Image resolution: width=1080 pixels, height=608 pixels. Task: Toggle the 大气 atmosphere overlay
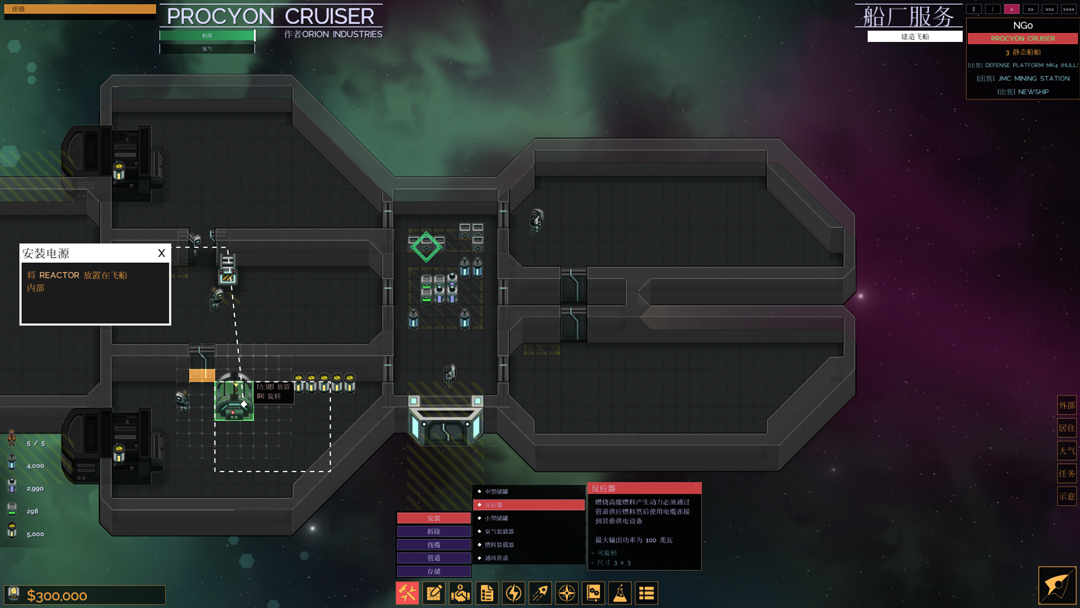[1067, 451]
